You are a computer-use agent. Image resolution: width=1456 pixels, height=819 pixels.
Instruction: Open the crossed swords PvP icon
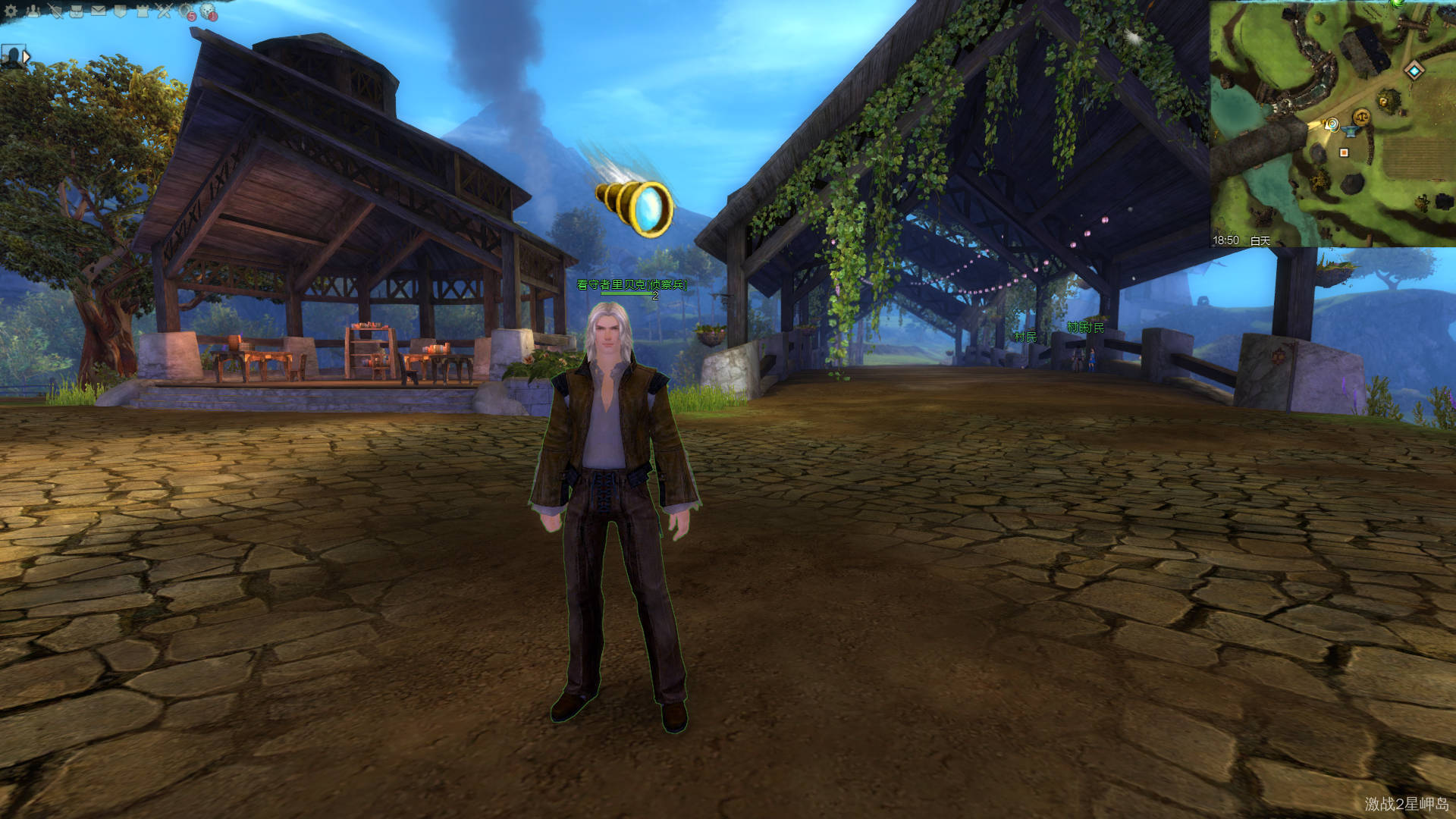[x=165, y=11]
